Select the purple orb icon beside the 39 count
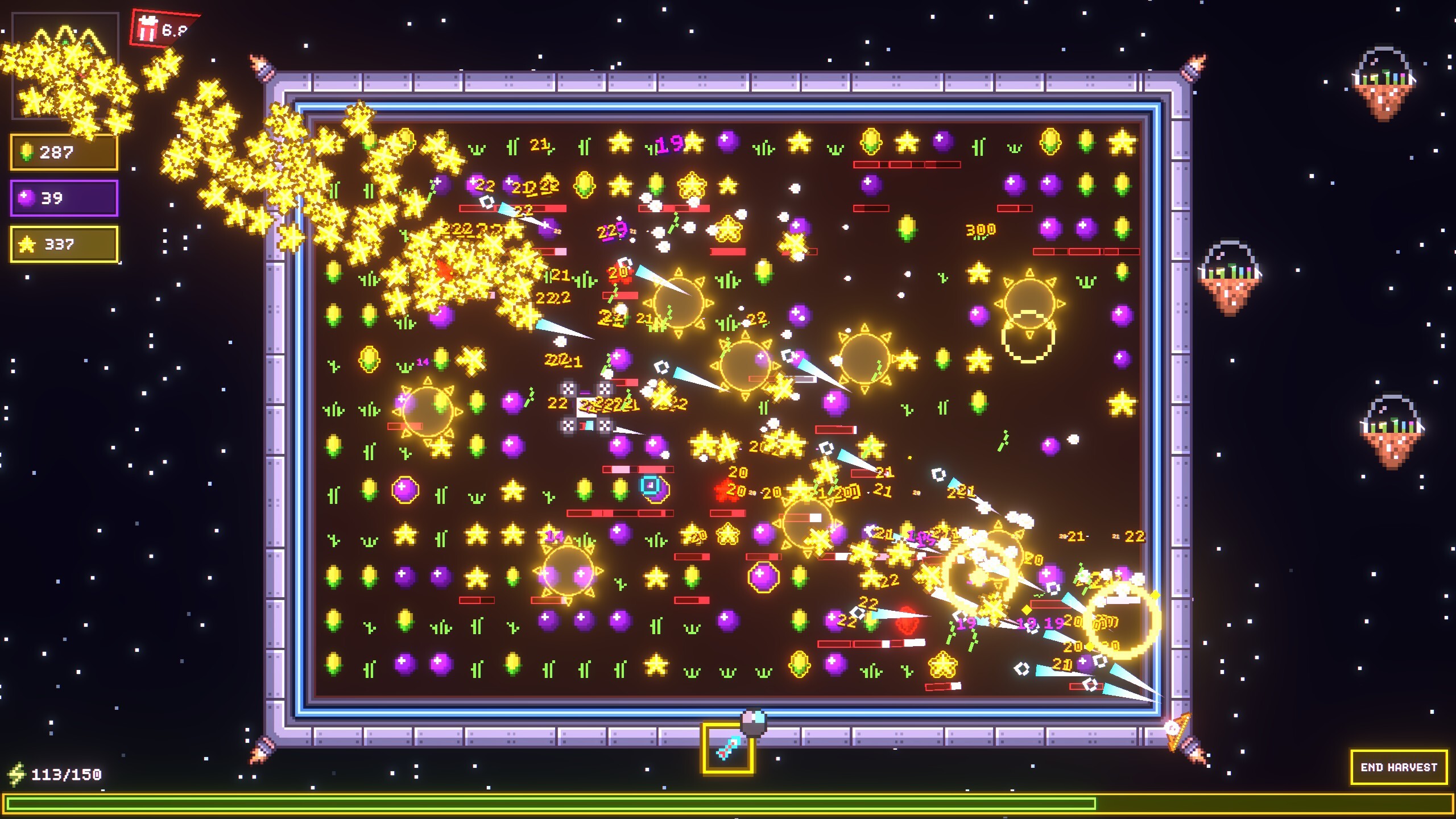Screen dimensions: 1456x819 (27, 197)
